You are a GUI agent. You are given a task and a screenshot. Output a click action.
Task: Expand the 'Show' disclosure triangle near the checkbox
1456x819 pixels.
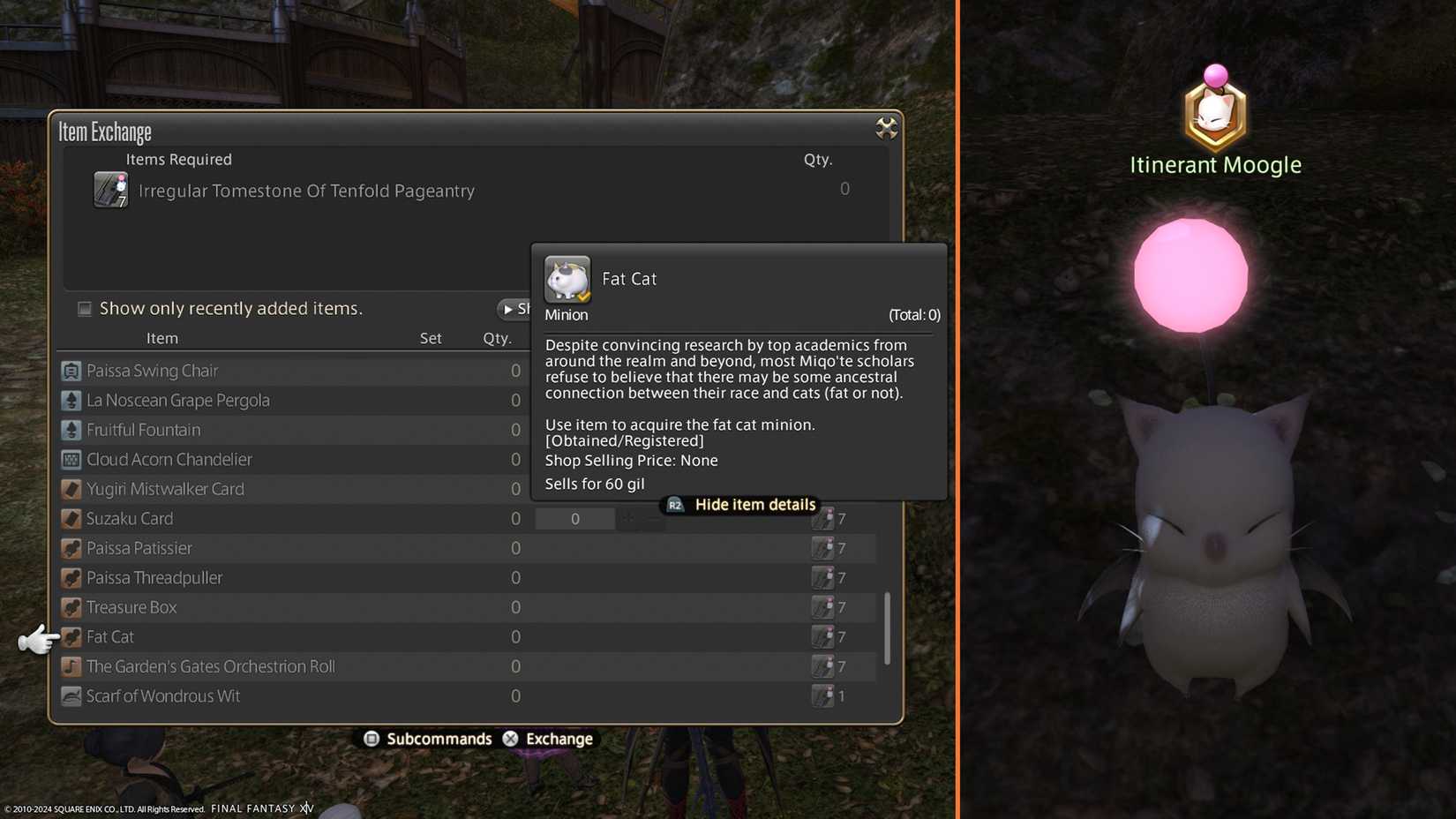coord(507,309)
